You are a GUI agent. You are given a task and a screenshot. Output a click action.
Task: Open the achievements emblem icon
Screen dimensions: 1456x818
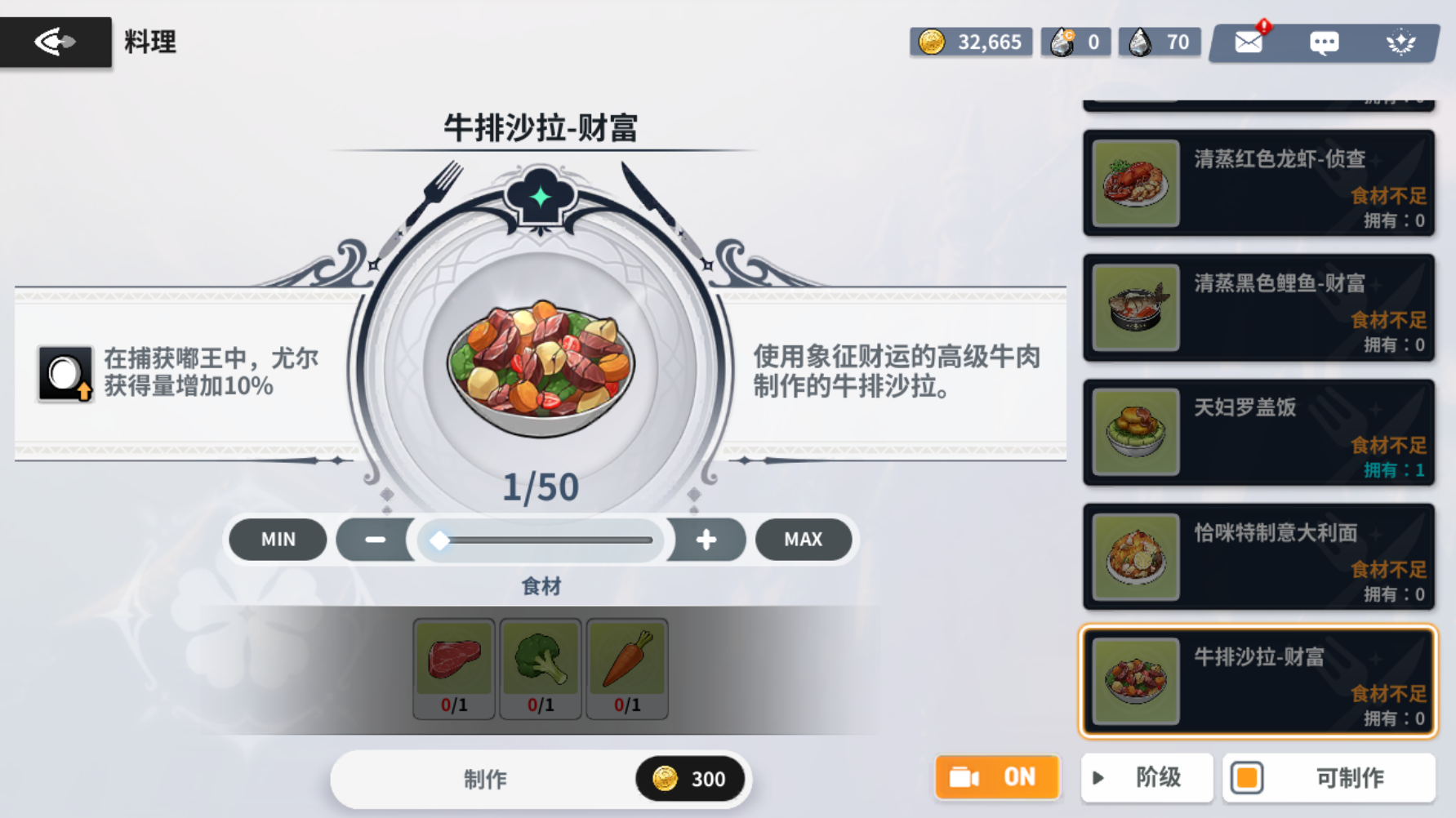[1402, 42]
